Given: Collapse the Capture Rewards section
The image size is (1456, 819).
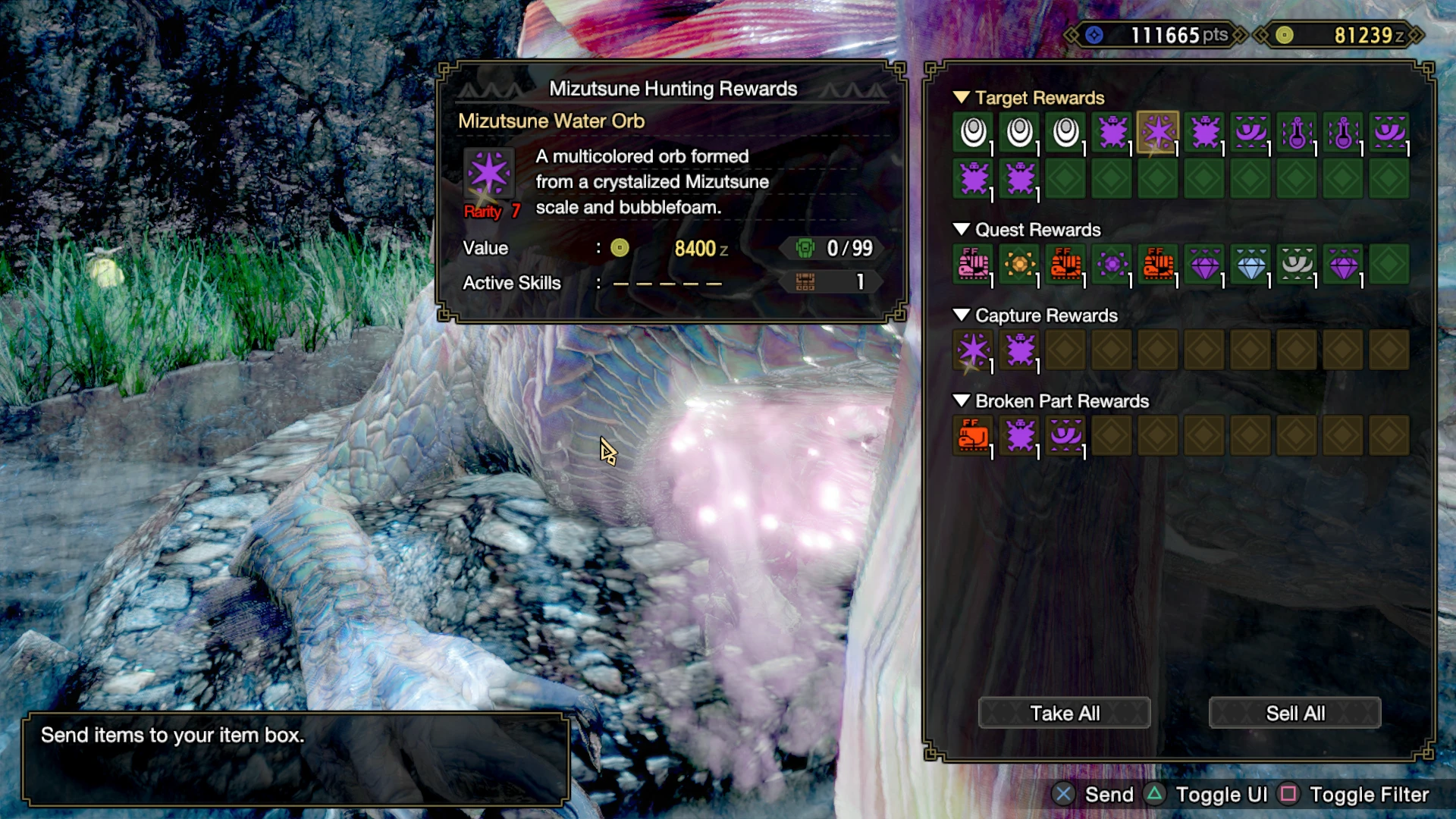Looking at the screenshot, I should pyautogui.click(x=963, y=315).
